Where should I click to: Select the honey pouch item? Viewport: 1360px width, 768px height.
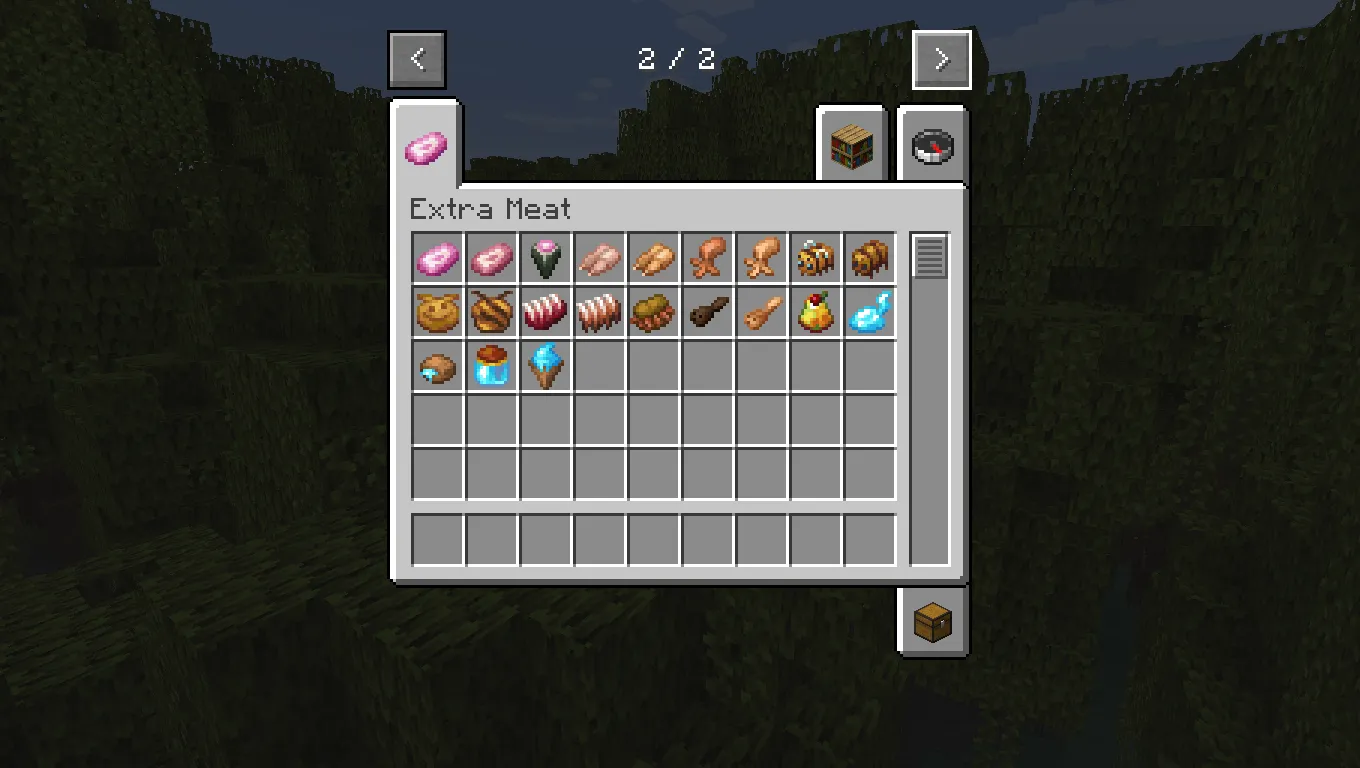coord(437,312)
